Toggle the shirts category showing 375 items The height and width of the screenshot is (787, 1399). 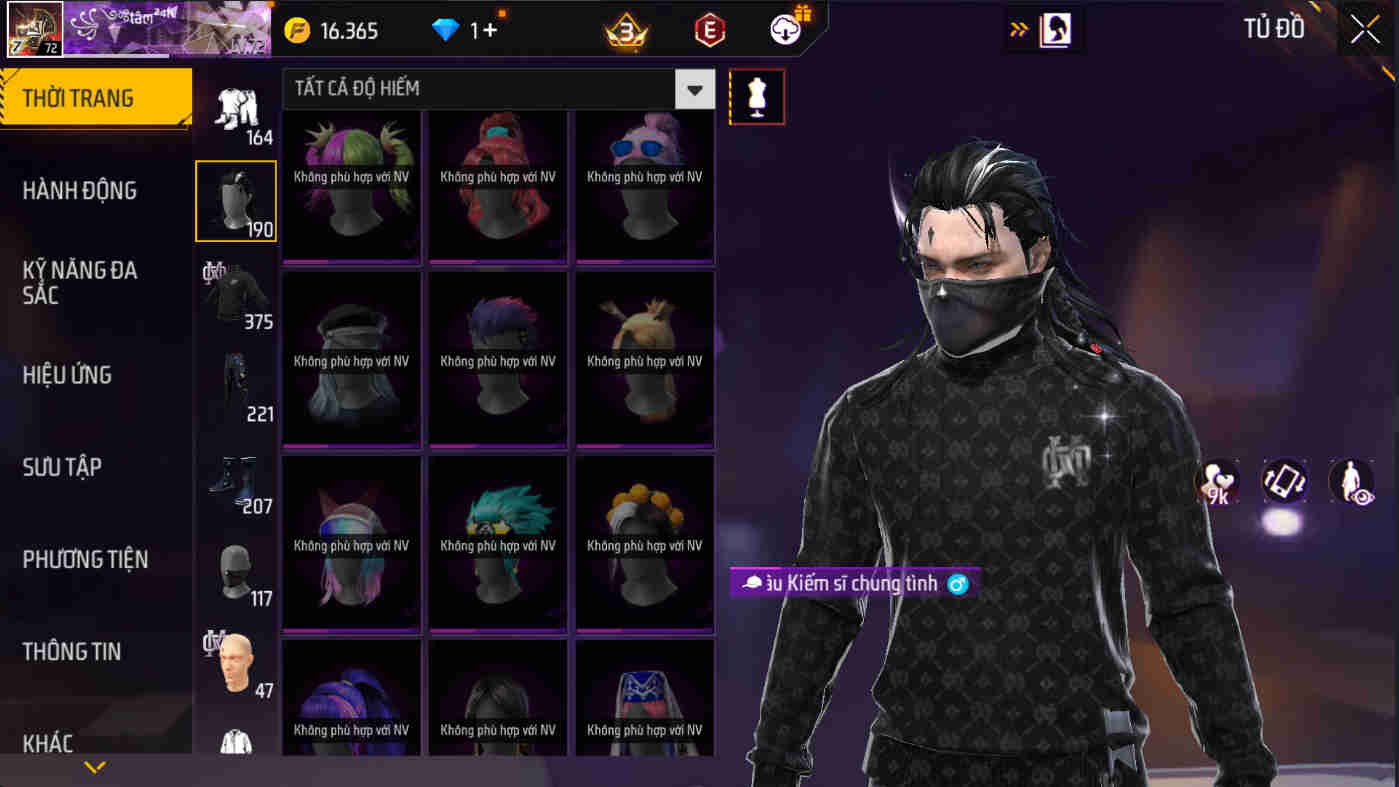236,295
